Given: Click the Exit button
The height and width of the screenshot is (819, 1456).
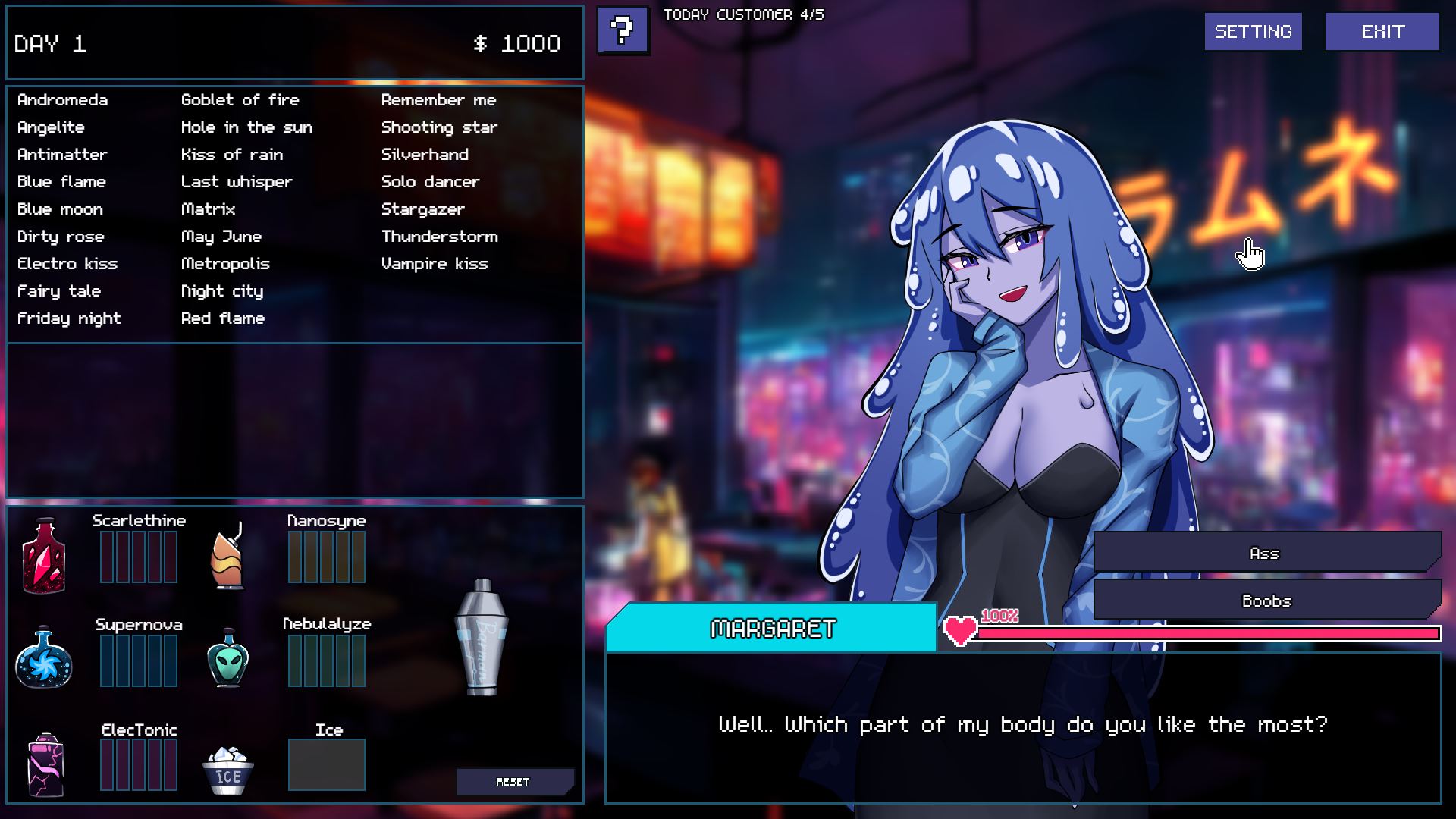Looking at the screenshot, I should (x=1382, y=32).
